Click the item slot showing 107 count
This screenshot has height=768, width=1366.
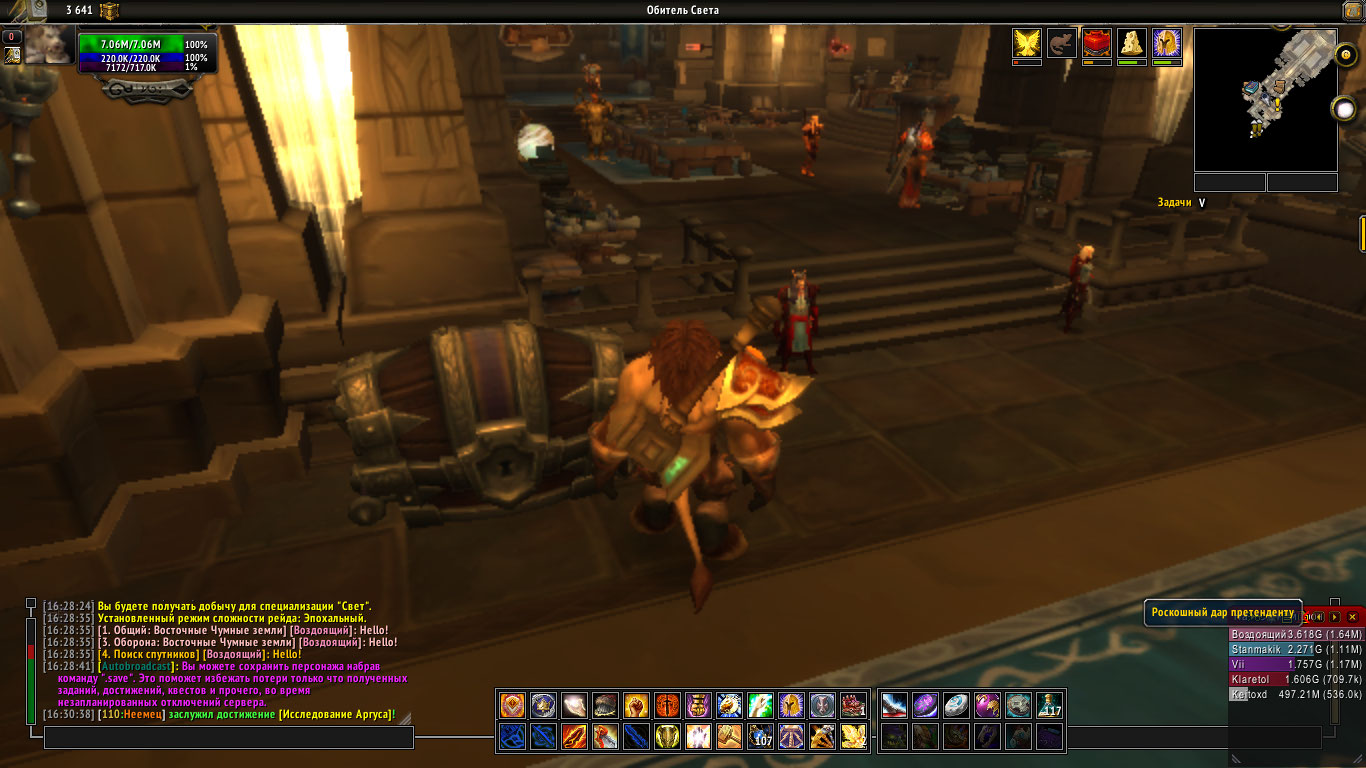point(760,737)
